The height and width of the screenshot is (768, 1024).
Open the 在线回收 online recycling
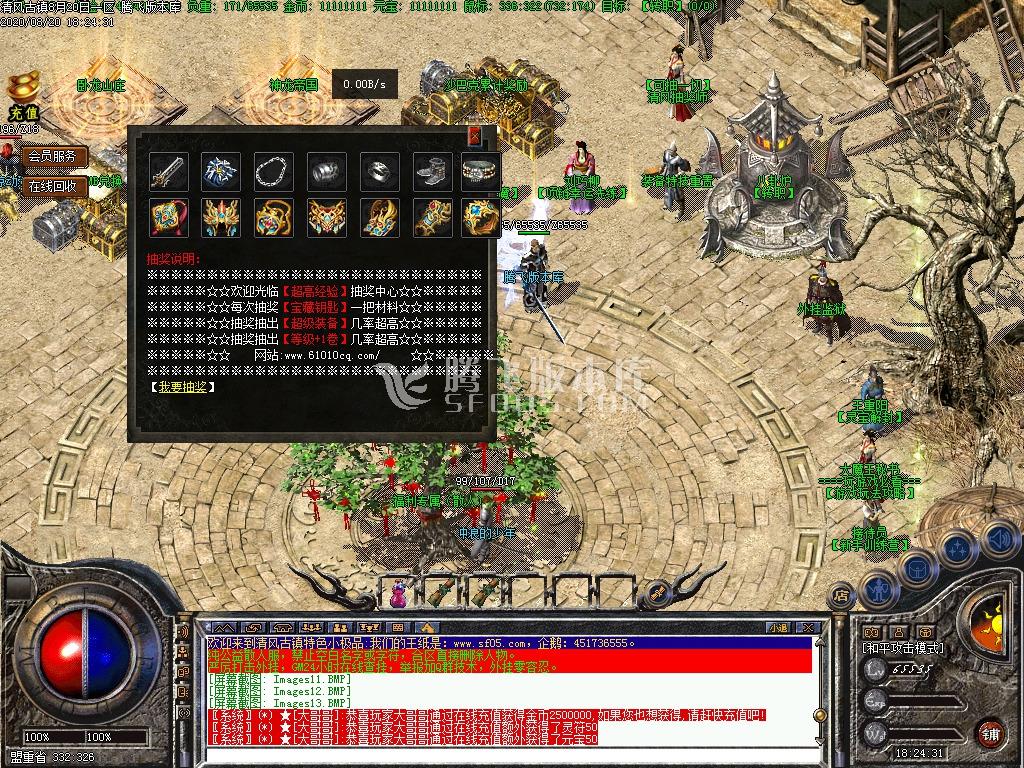coord(53,186)
